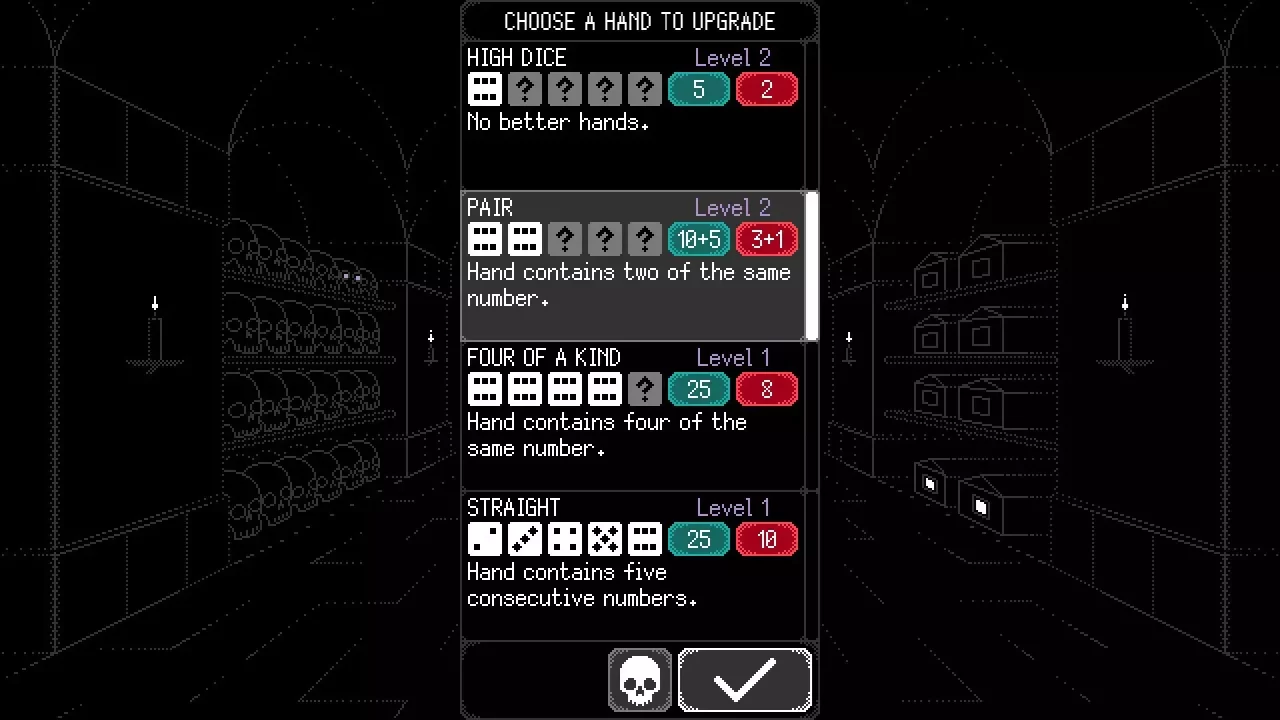Image resolution: width=1280 pixels, height=720 pixels.
Task: Click the red 10 badge on Straight
Action: (766, 539)
